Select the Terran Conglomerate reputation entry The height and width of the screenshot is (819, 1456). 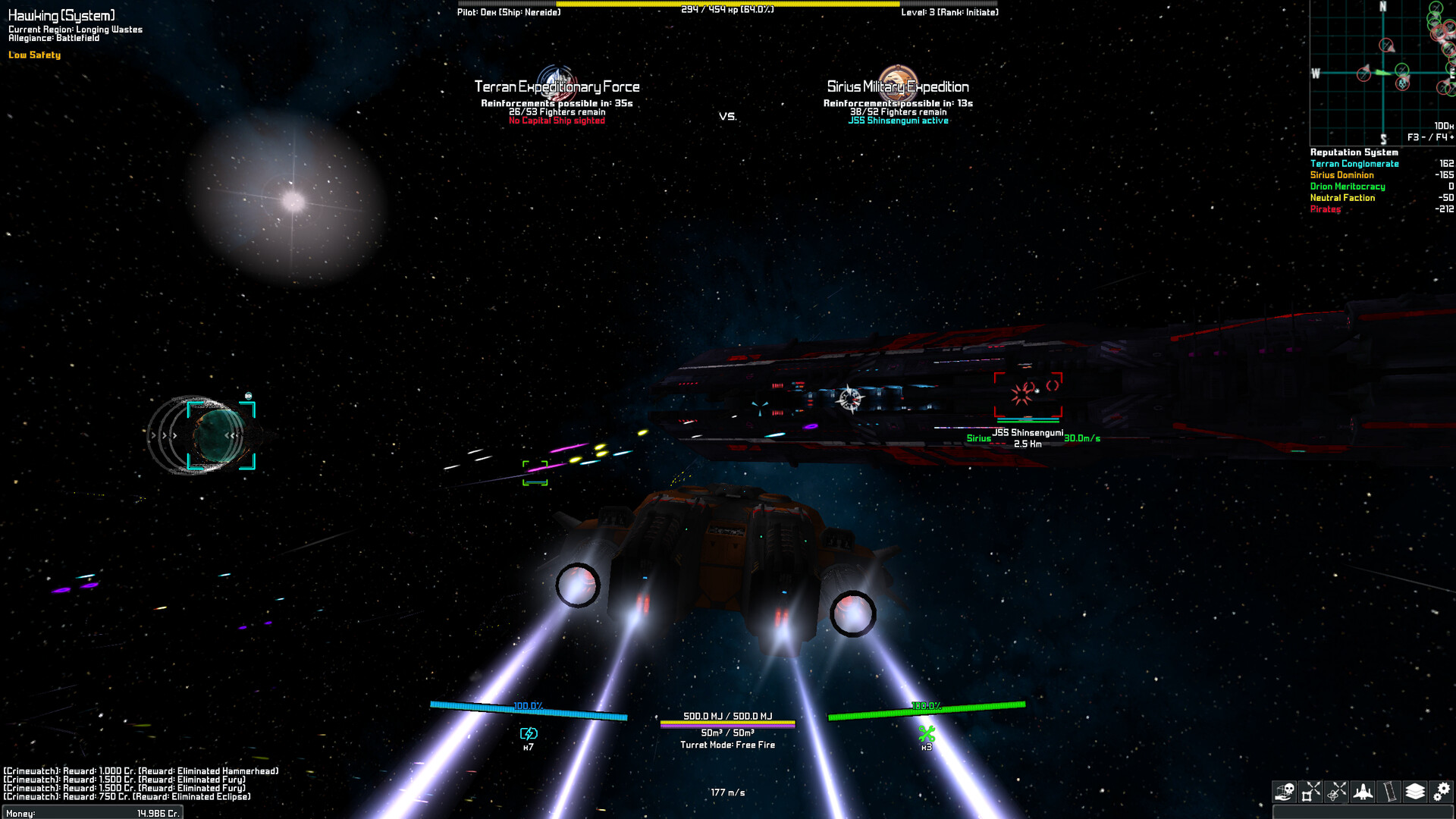point(1355,163)
